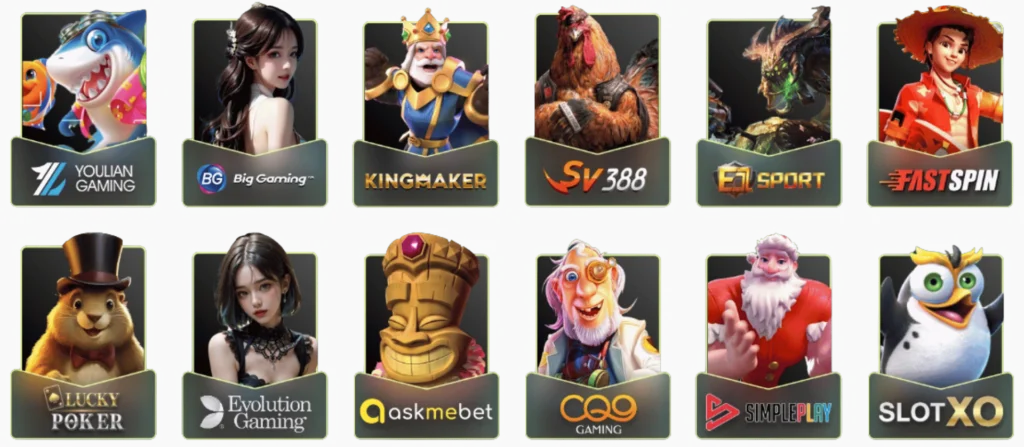This screenshot has height=447, width=1024.
Task: Choose the Kingmaker provider tile
Action: (426, 110)
